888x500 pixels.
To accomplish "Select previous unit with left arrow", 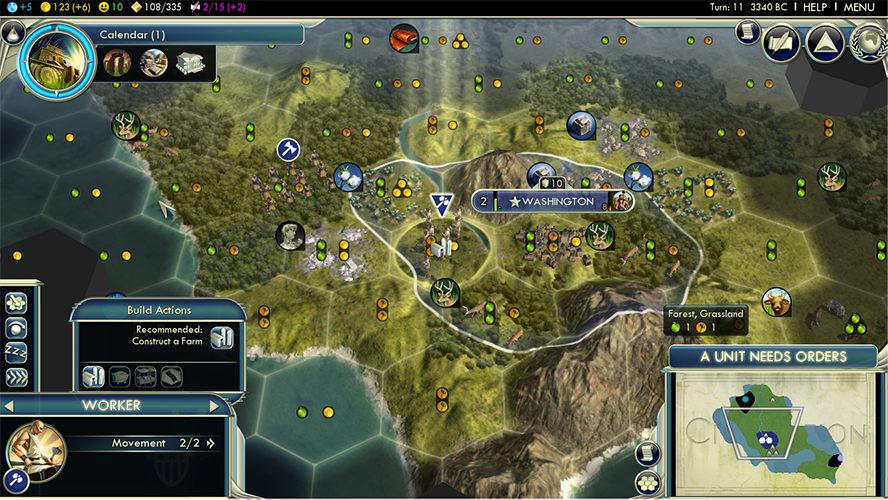I will (x=9, y=406).
